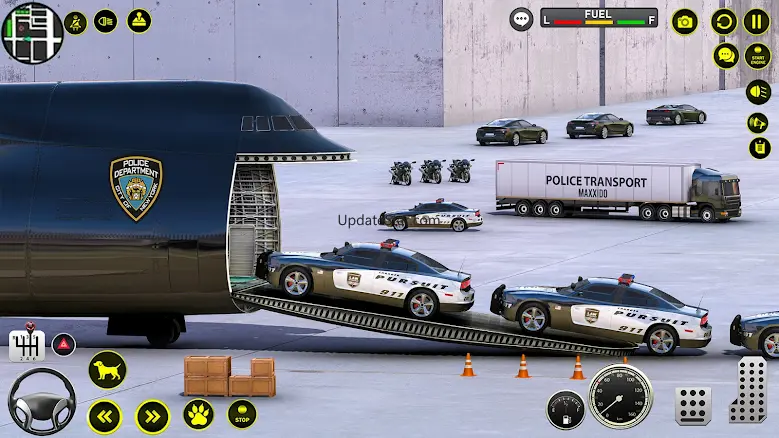Open the clipboard mission list

[760, 148]
